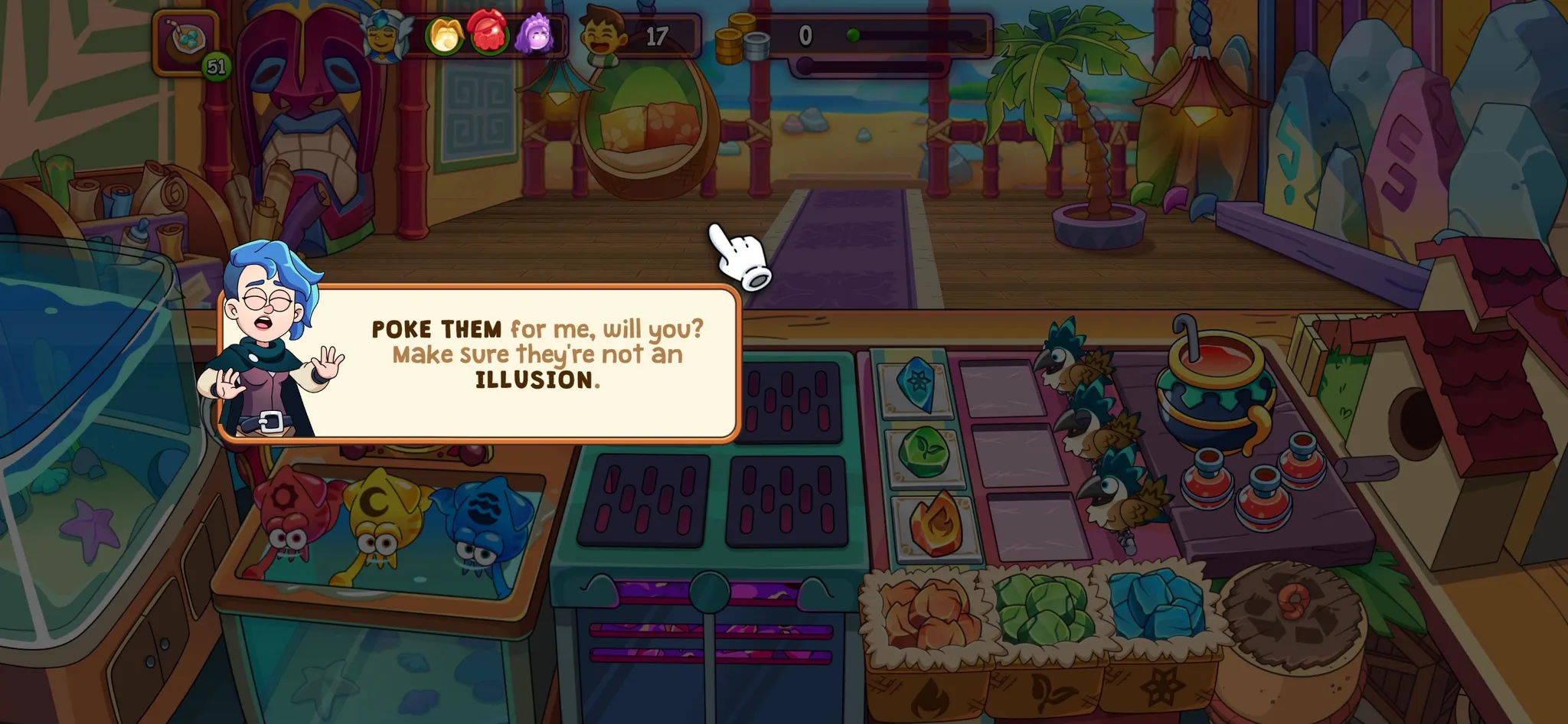Tap the winged hero avatar icon
The image size is (1568, 724).
[385, 36]
